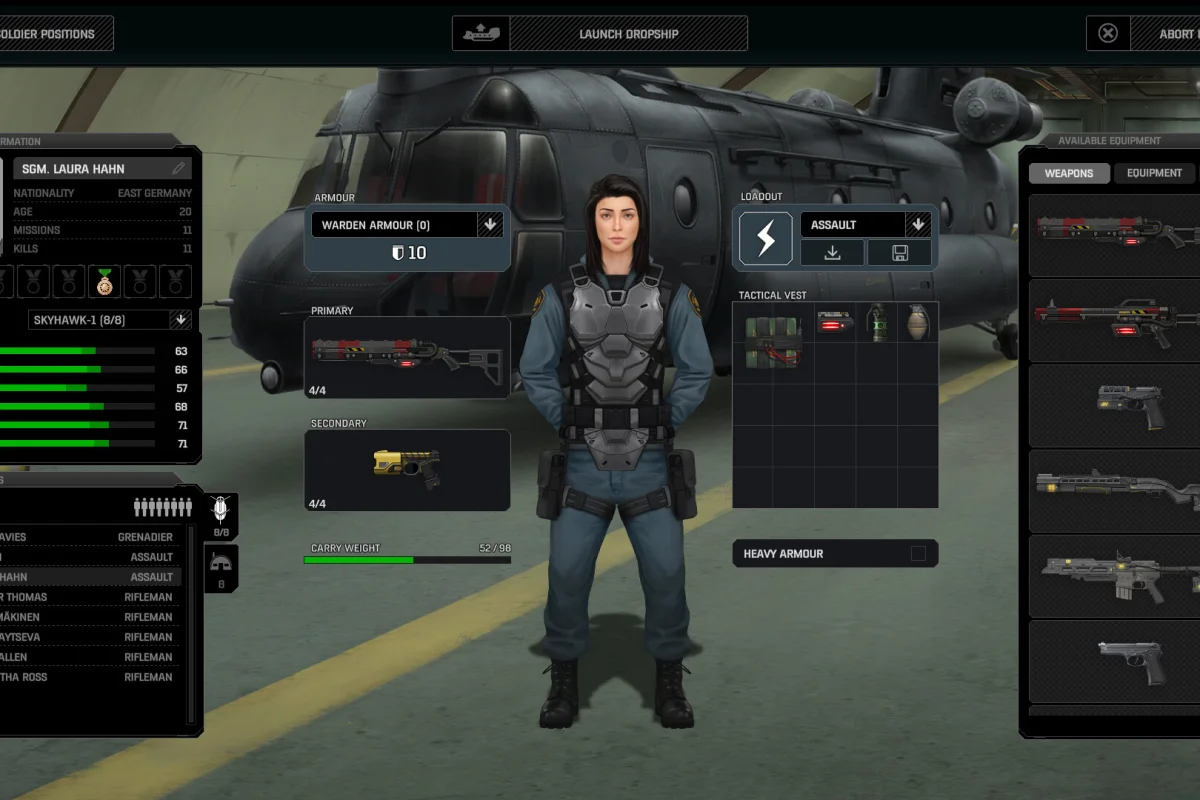Image resolution: width=1200 pixels, height=800 pixels.
Task: Select the Weapons tab
Action: (x=1069, y=173)
